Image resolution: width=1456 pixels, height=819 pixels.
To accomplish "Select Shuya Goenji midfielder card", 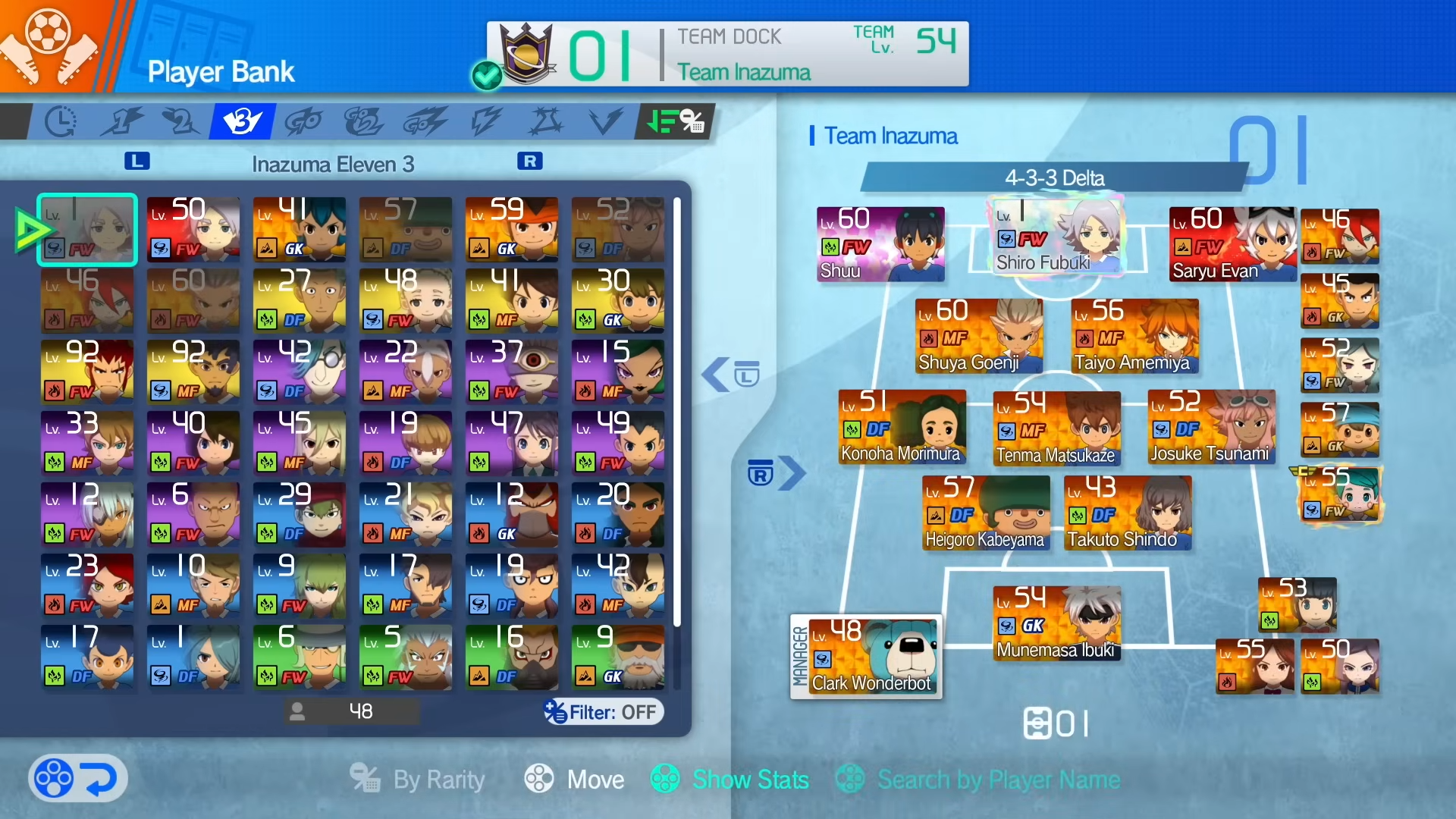I will click(x=978, y=335).
